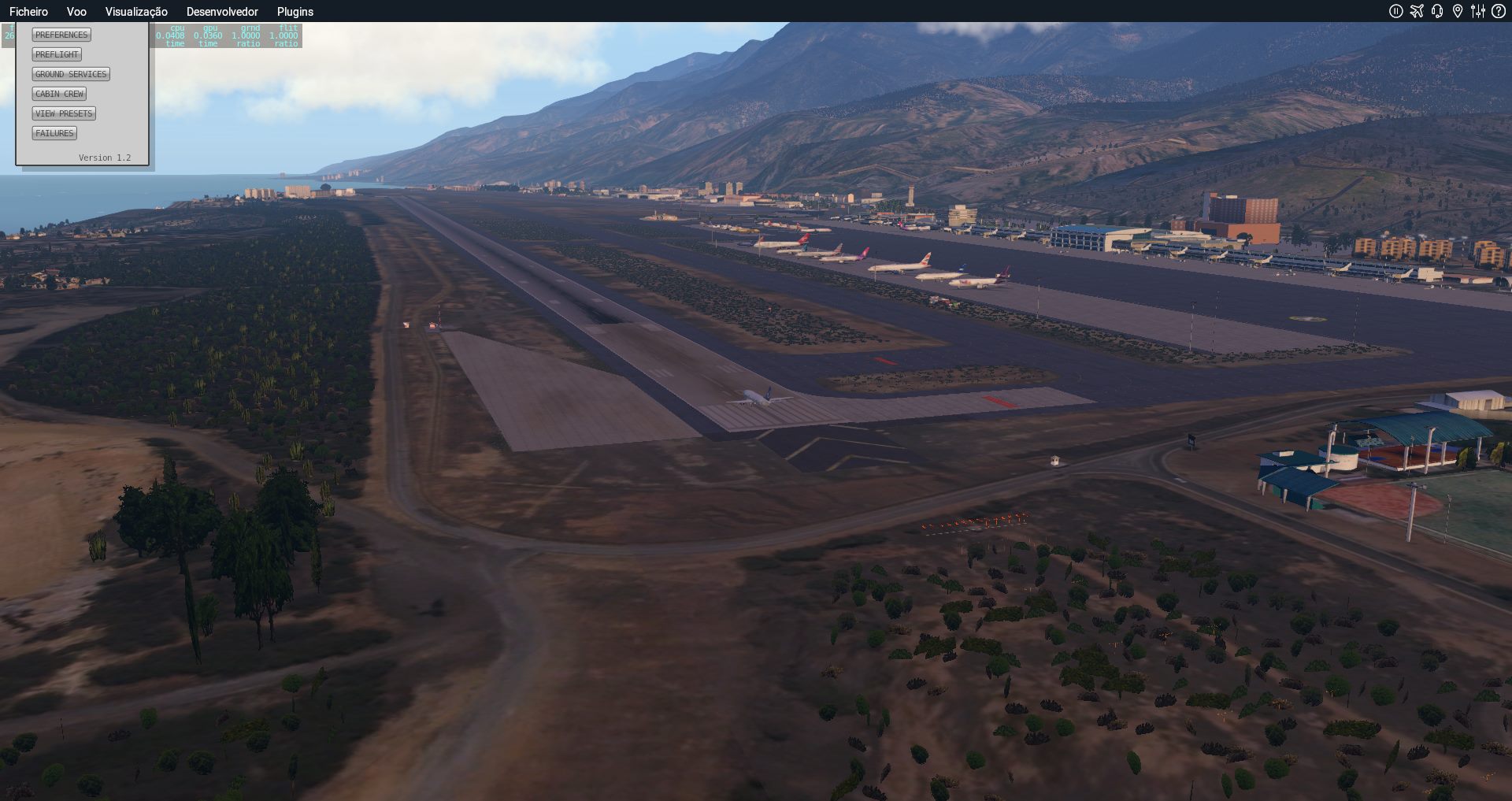Show the map using the location pin icon
This screenshot has height=801, width=1512.
[1458, 11]
